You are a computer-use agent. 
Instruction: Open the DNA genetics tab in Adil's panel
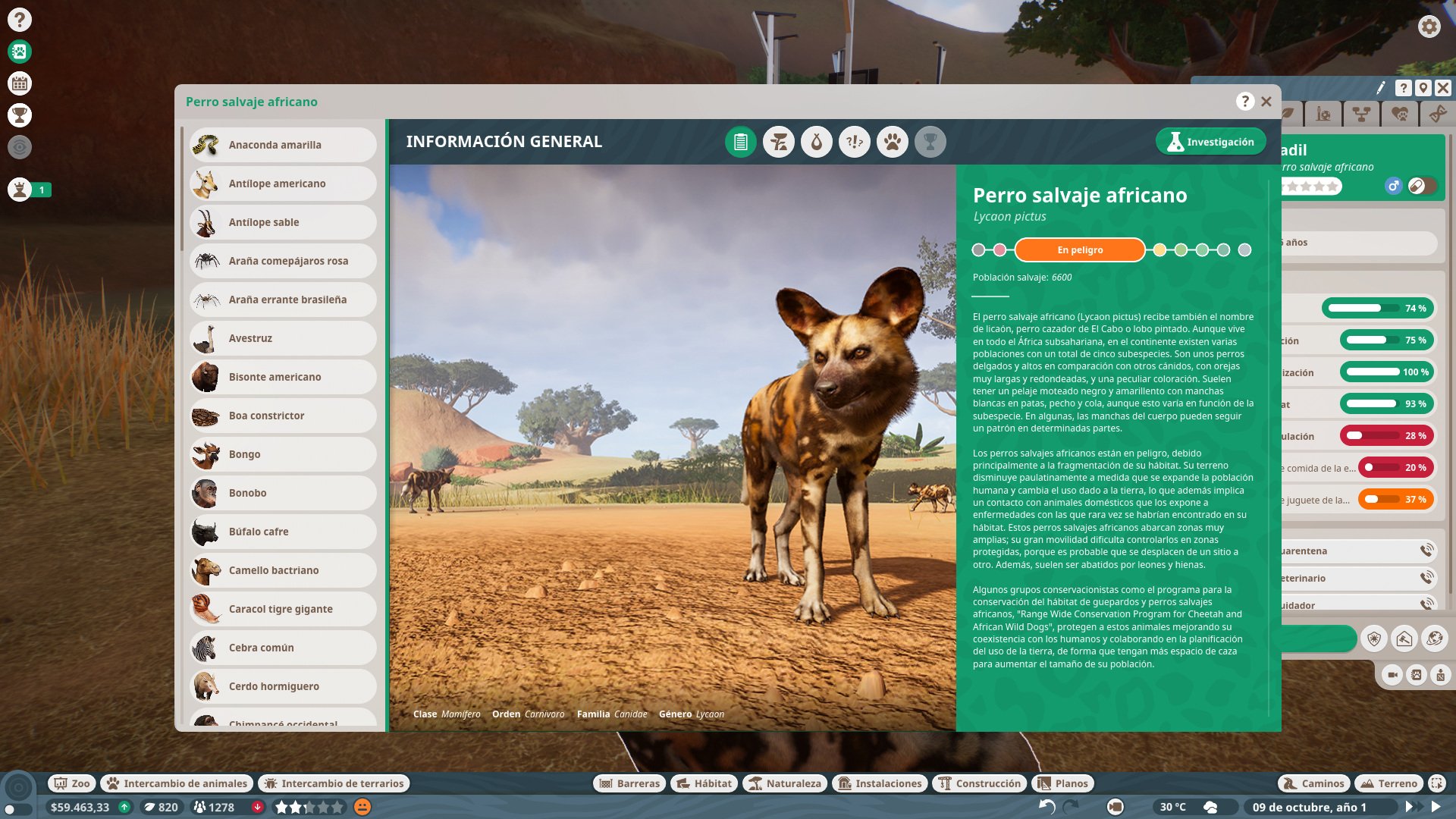[1438, 114]
